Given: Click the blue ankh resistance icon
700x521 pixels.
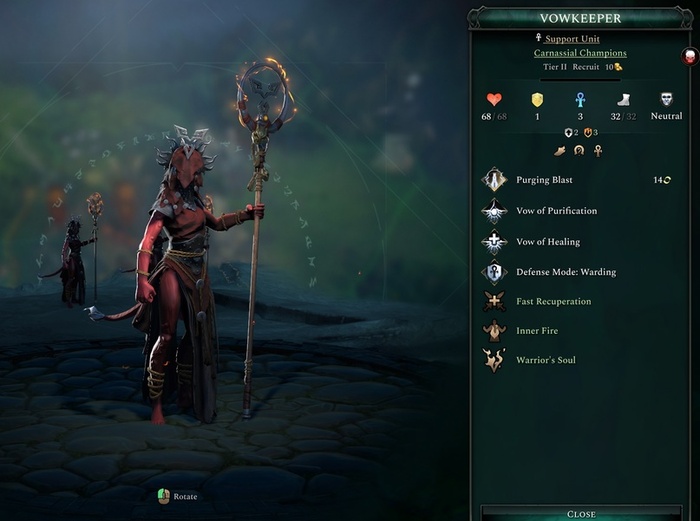Looking at the screenshot, I should click(x=579, y=99).
